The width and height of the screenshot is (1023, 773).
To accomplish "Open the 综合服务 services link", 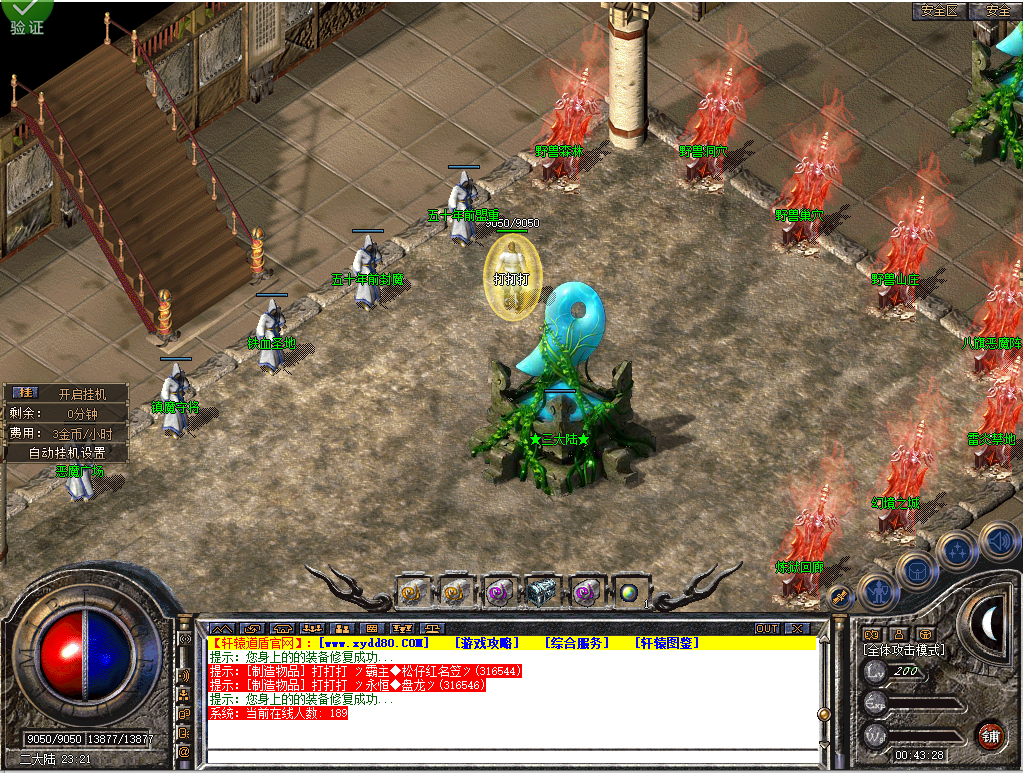I will (576, 642).
